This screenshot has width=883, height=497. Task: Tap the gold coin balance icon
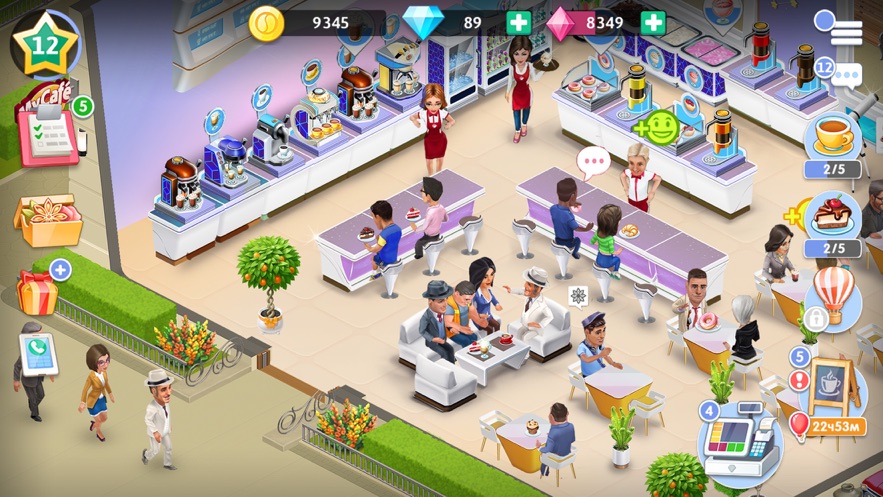(x=267, y=23)
